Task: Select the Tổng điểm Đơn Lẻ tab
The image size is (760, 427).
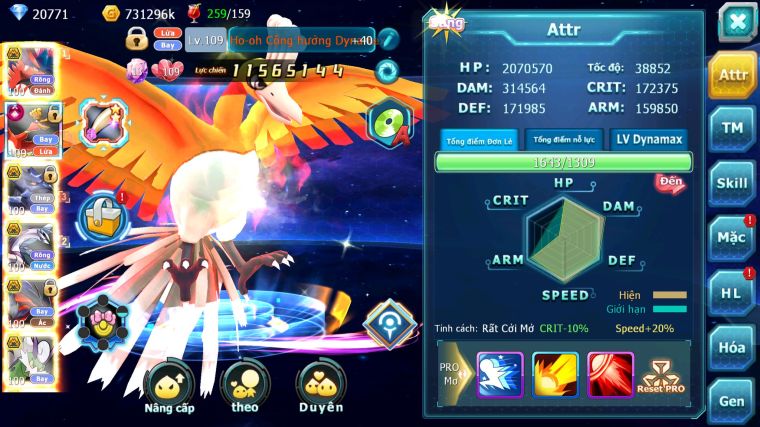Action: pyautogui.click(x=479, y=140)
